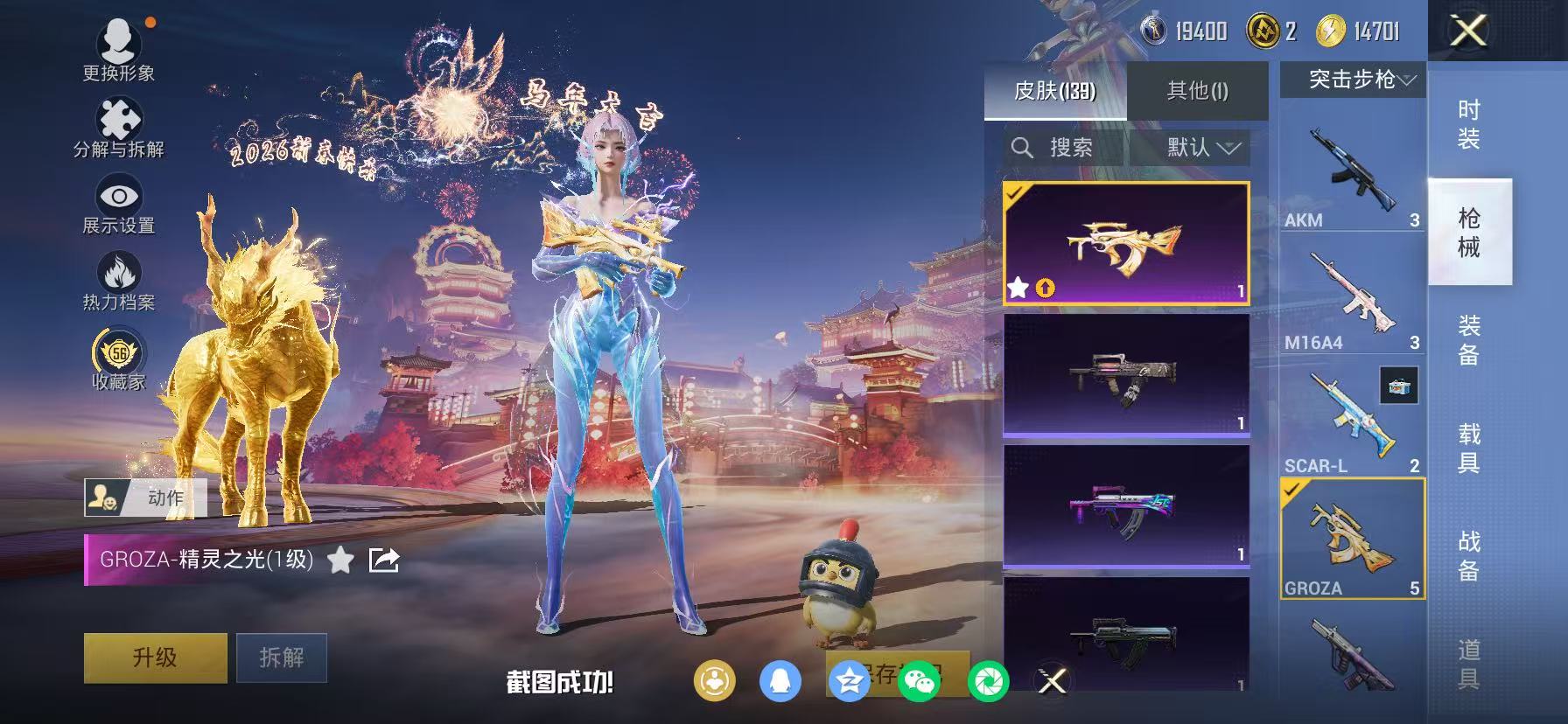
Task: View the 热力档案 profile
Action: 120,271
